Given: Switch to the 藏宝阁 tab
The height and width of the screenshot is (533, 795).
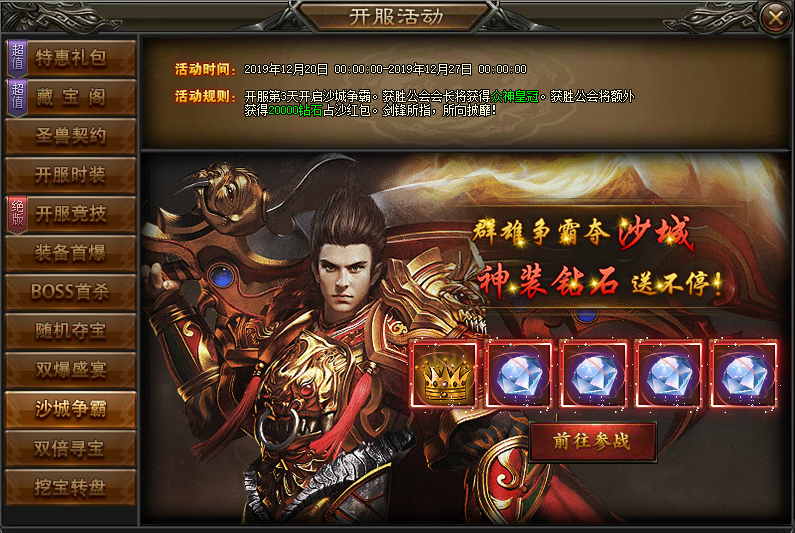Looking at the screenshot, I should tap(70, 97).
